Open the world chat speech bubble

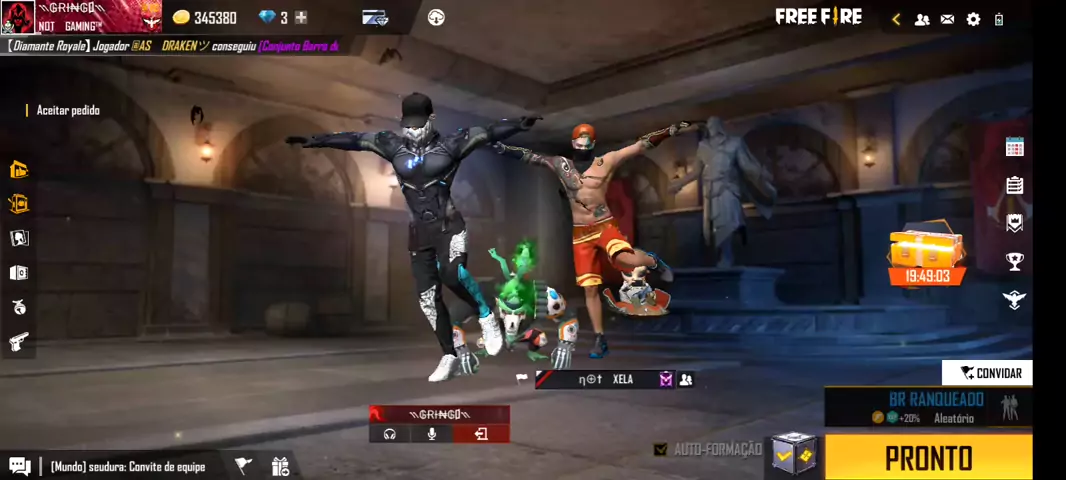(19, 465)
